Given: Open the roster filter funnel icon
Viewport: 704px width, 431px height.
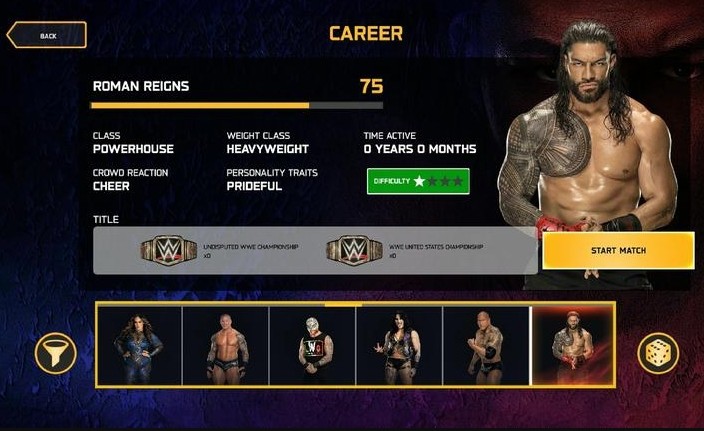Looking at the screenshot, I should [55, 353].
